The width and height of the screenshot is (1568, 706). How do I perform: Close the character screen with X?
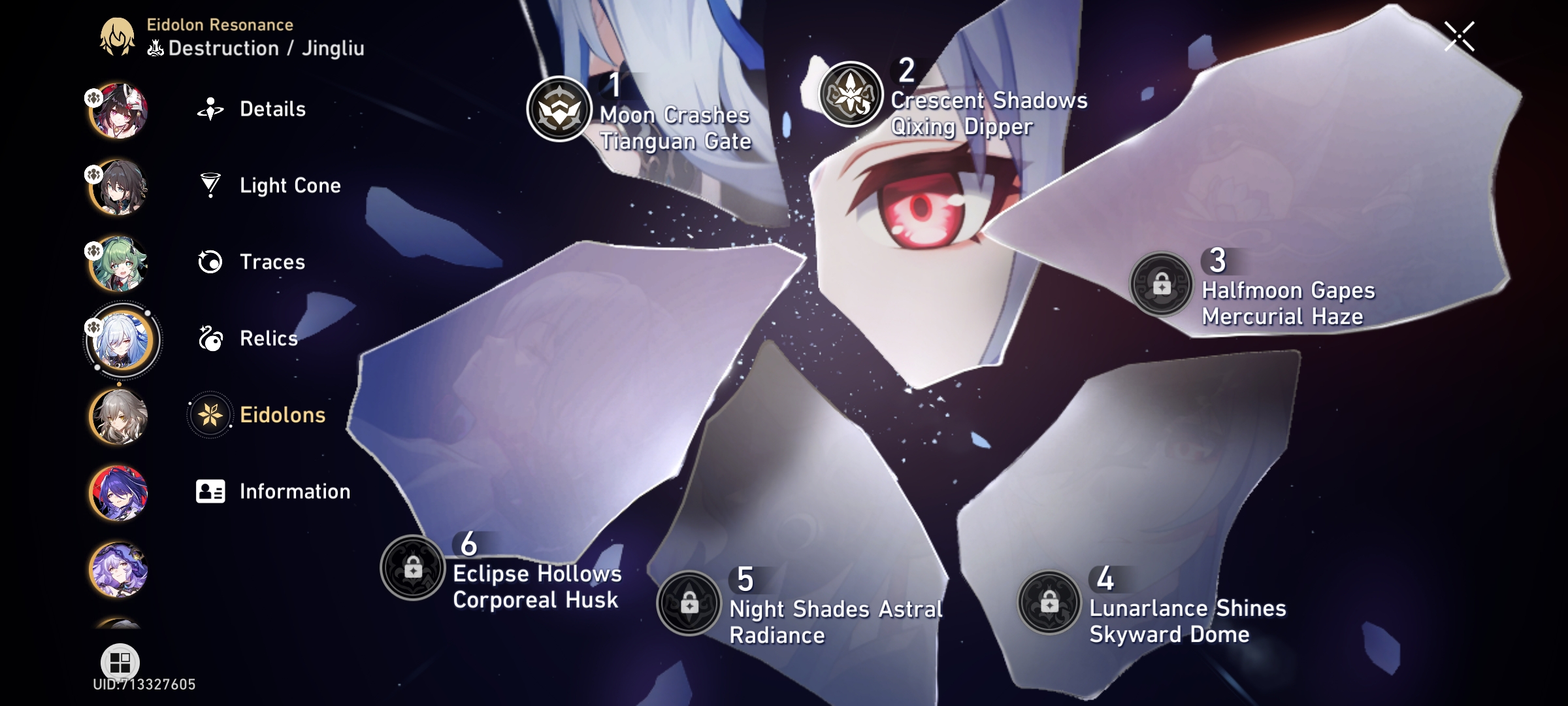point(1459,37)
